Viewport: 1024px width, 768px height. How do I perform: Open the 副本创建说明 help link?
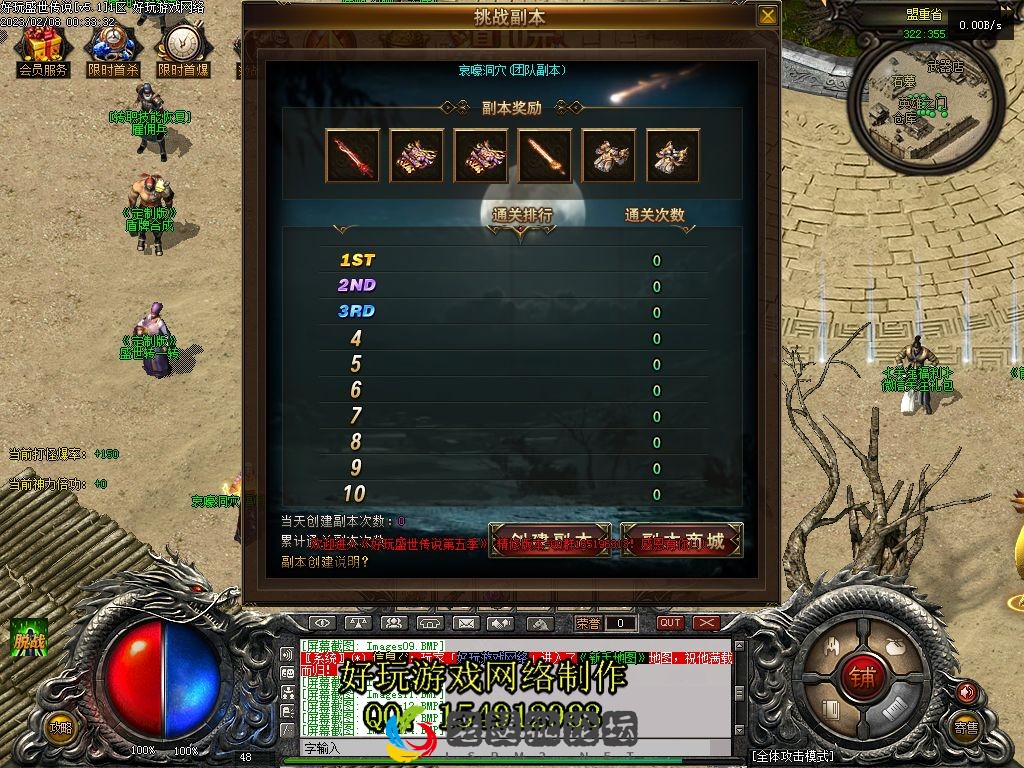click(x=325, y=561)
